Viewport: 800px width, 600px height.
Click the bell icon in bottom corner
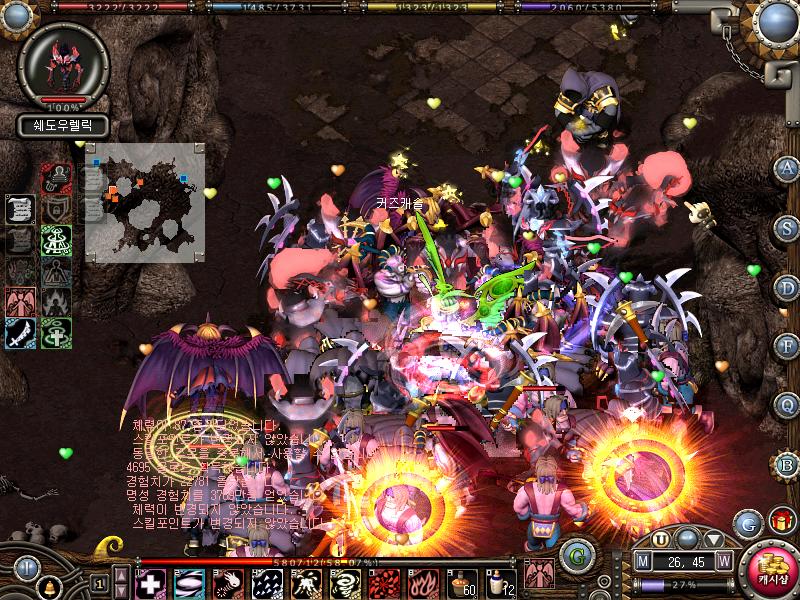(49, 586)
